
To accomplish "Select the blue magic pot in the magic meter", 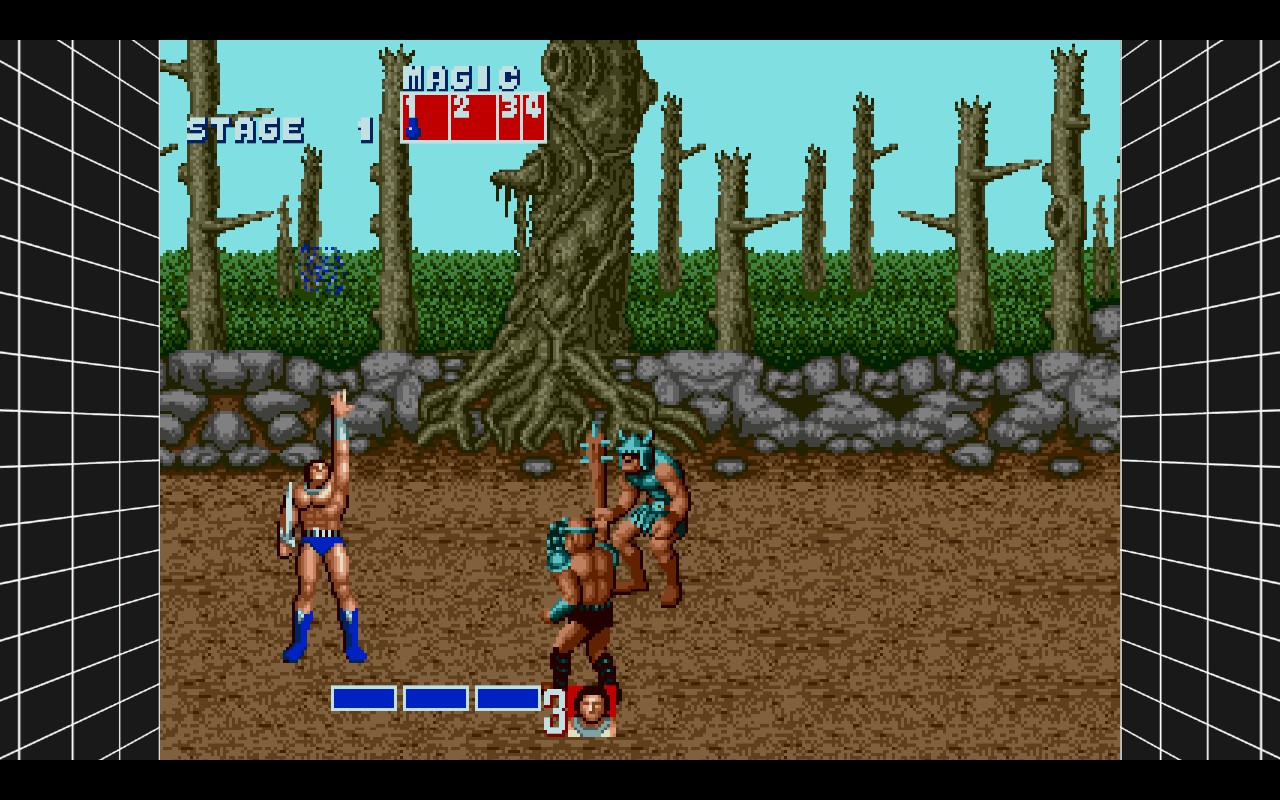I will (x=412, y=128).
